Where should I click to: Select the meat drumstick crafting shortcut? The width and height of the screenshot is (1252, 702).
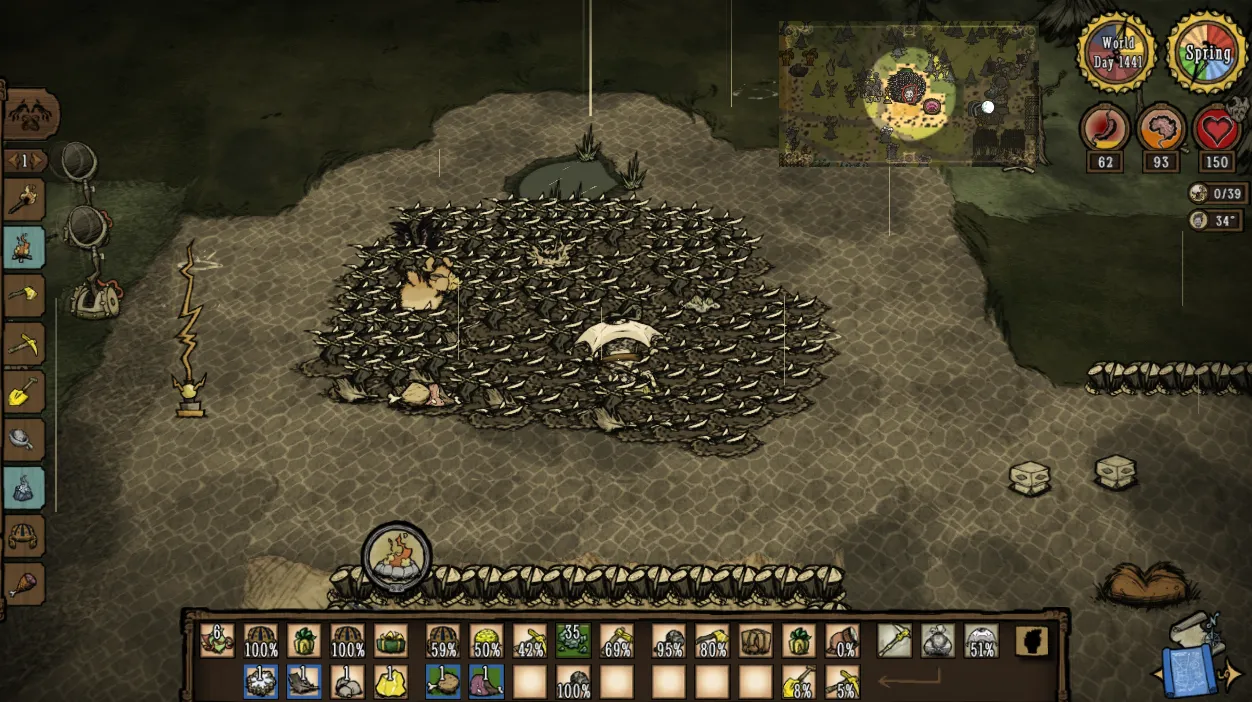pyautogui.click(x=24, y=583)
